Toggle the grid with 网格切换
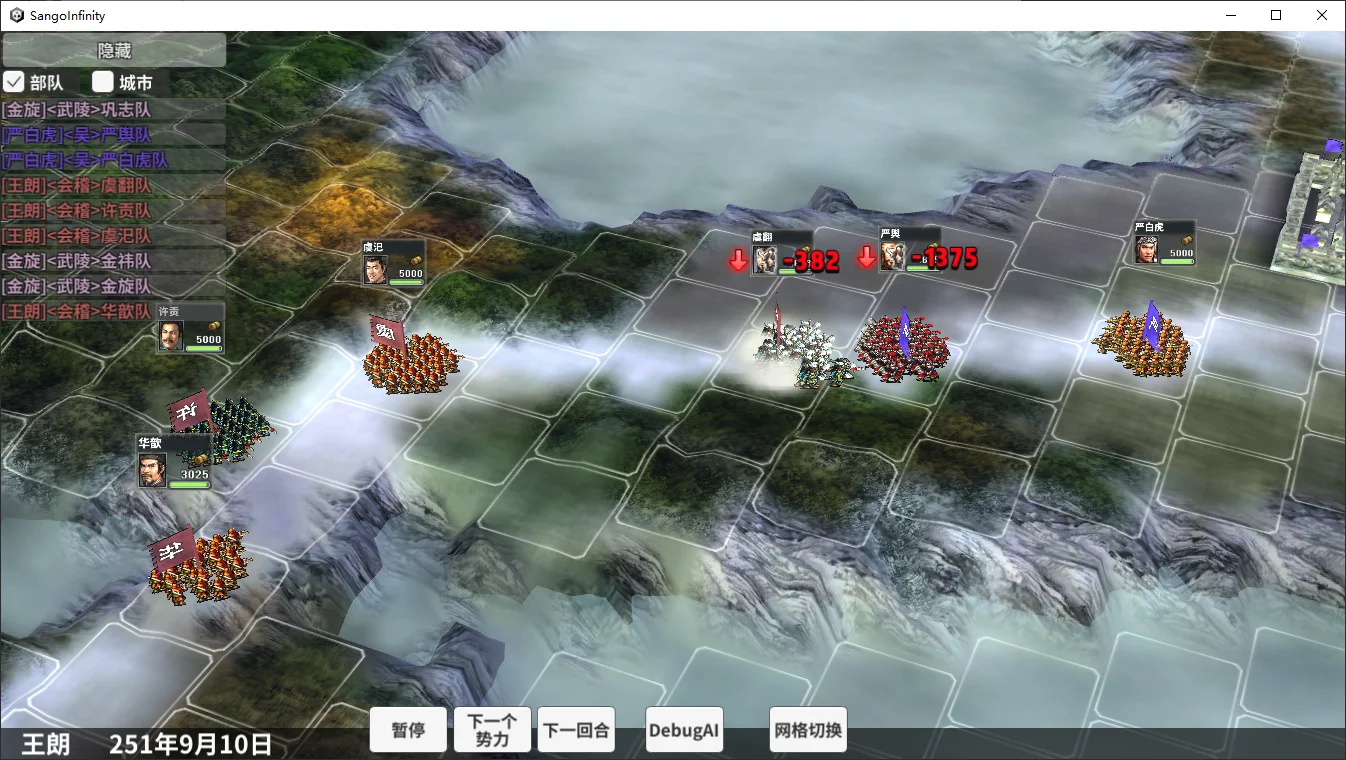 (x=808, y=730)
